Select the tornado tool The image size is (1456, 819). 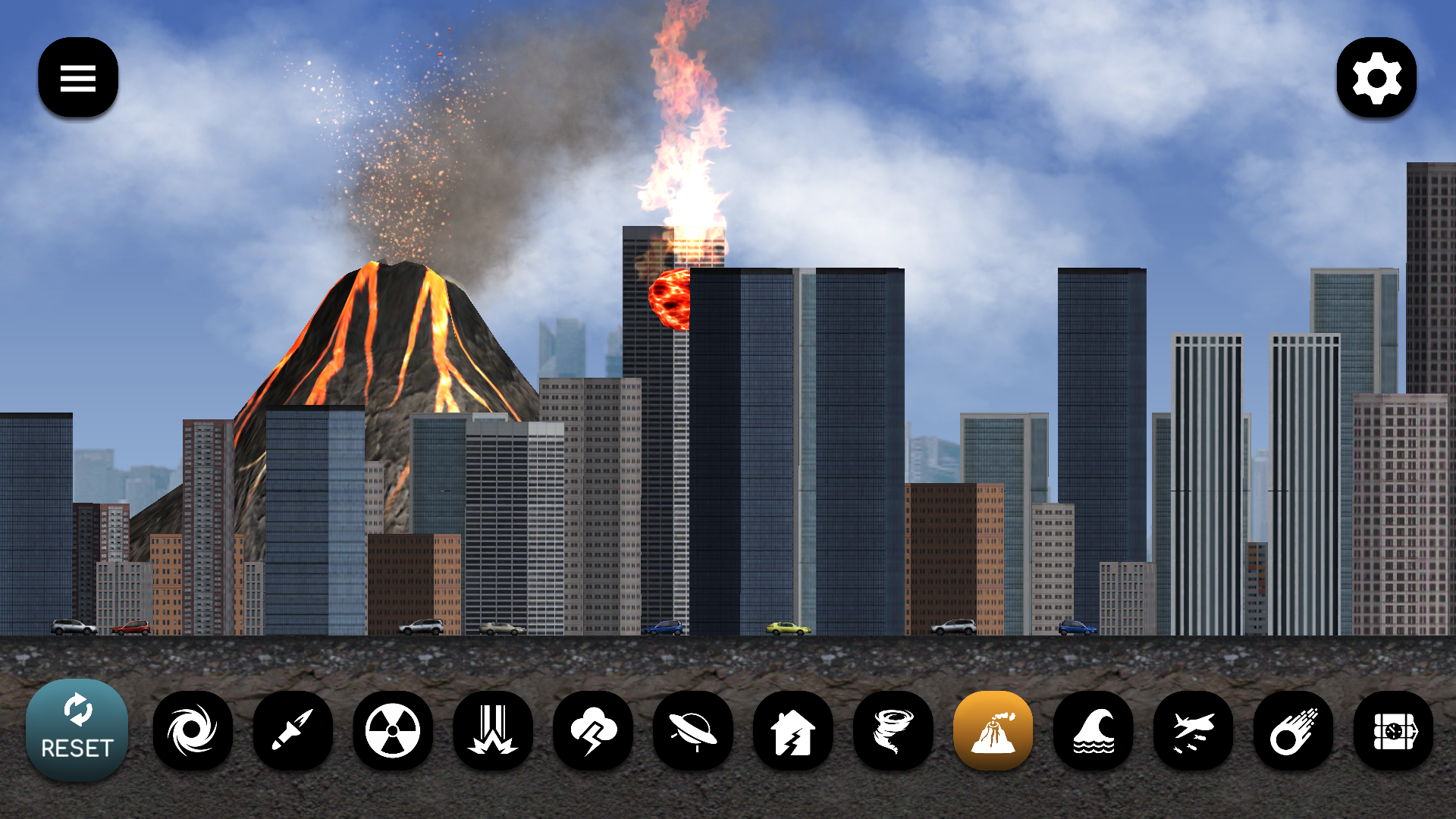pos(894,730)
